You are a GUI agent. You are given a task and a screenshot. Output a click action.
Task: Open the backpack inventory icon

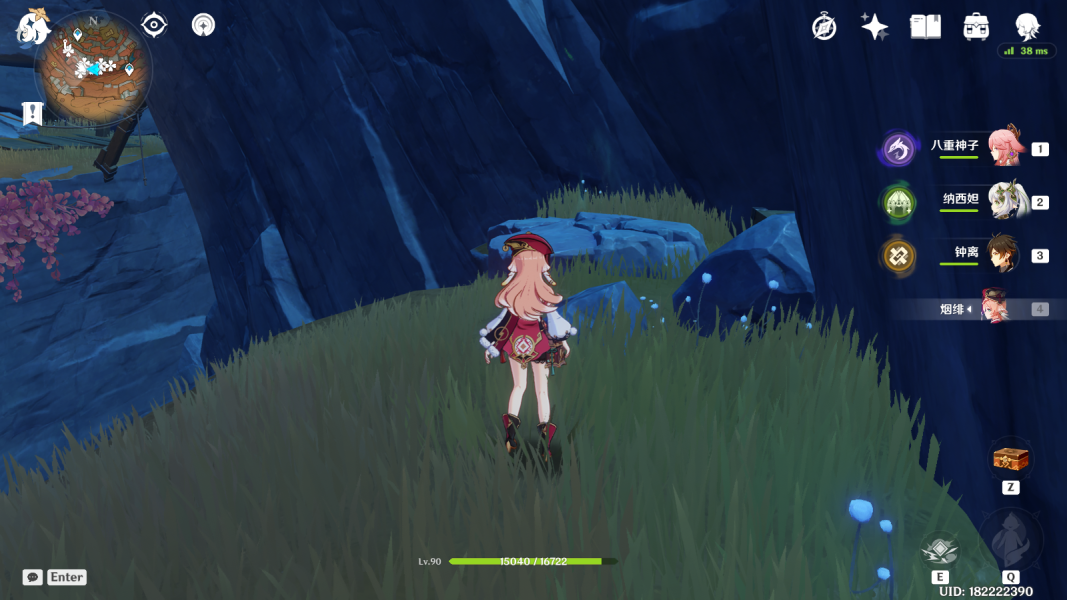976,27
